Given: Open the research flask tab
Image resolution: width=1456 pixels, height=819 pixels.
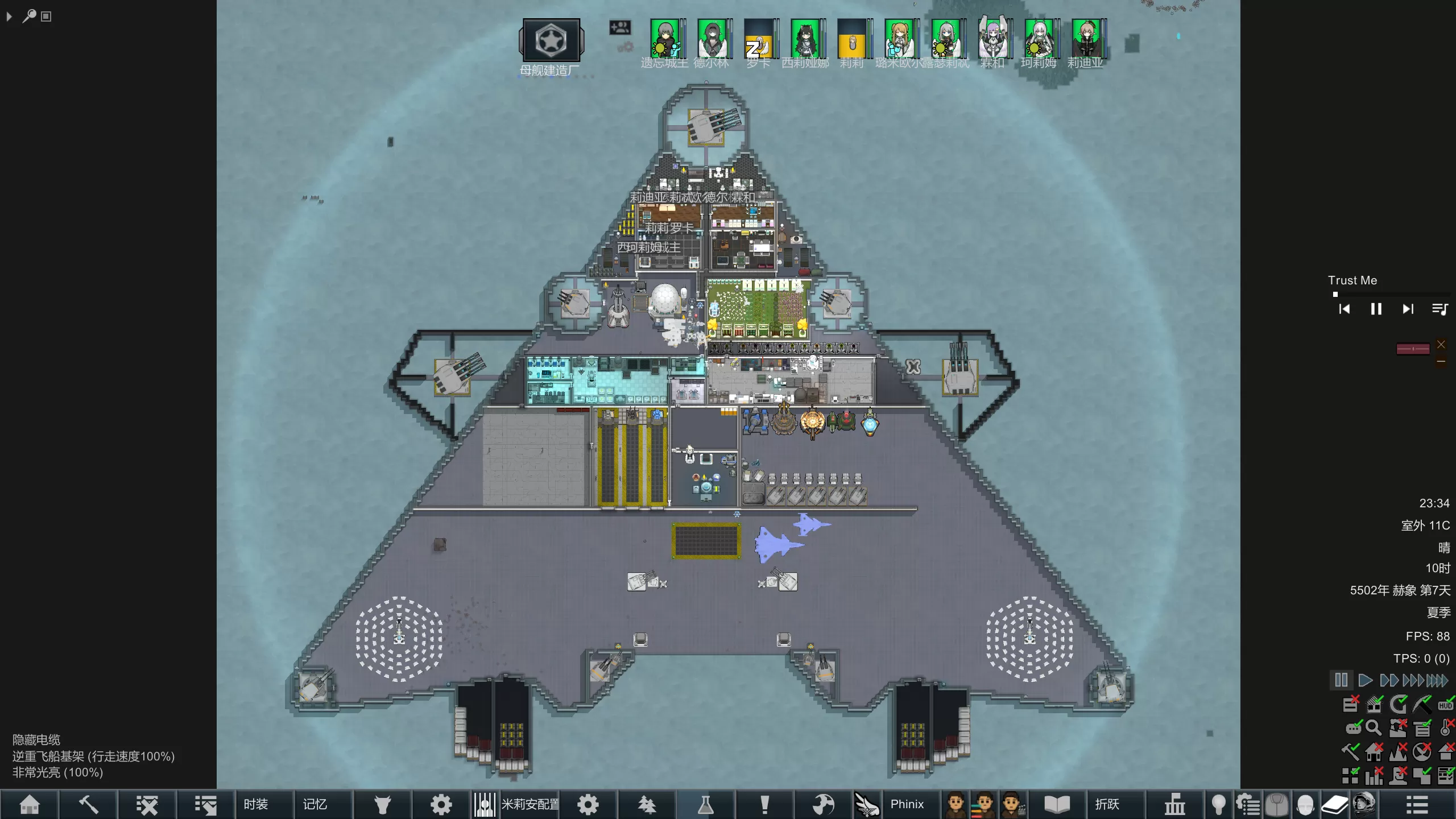Looking at the screenshot, I should 705,804.
